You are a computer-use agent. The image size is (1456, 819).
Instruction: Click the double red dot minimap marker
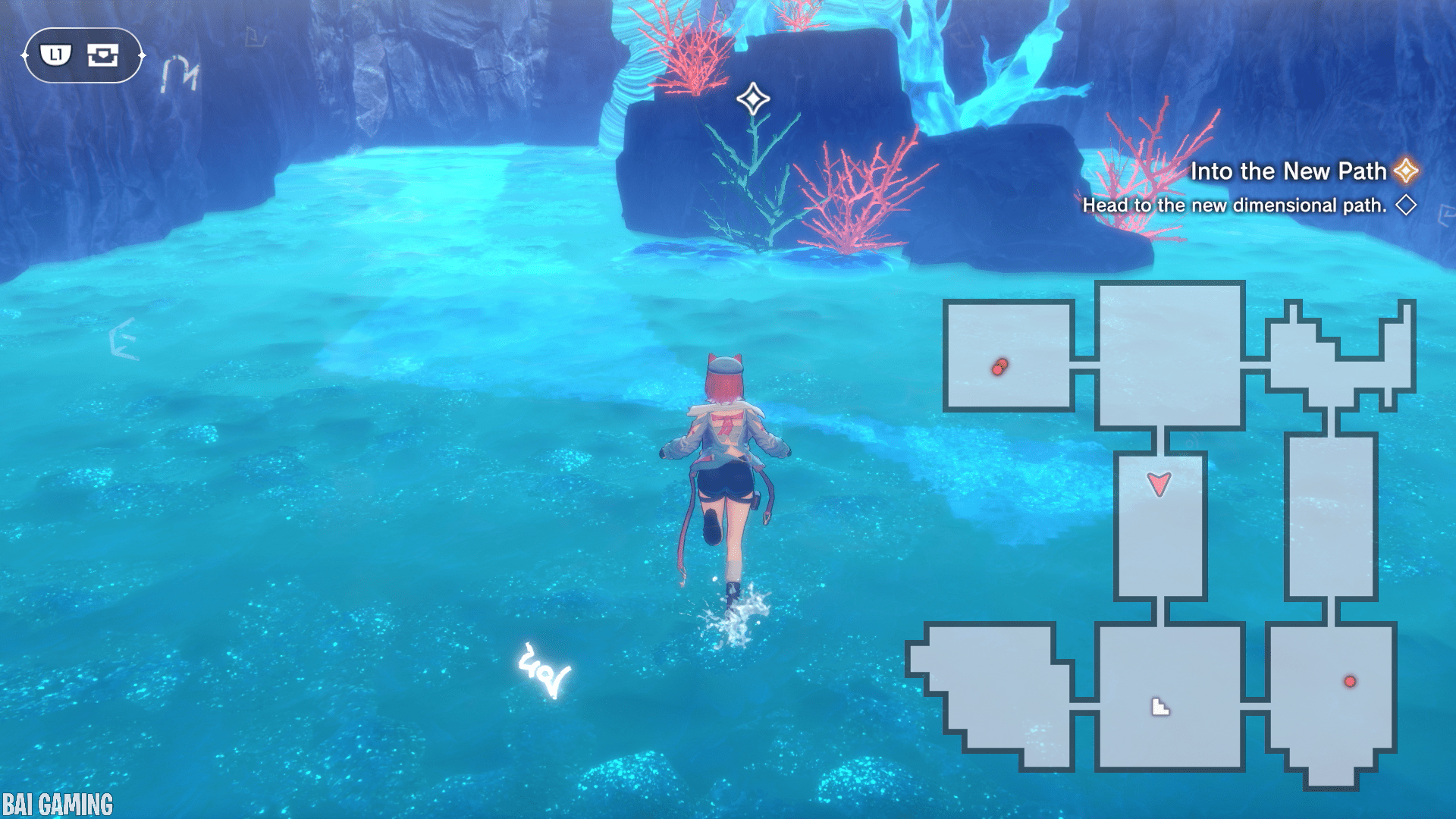(999, 367)
